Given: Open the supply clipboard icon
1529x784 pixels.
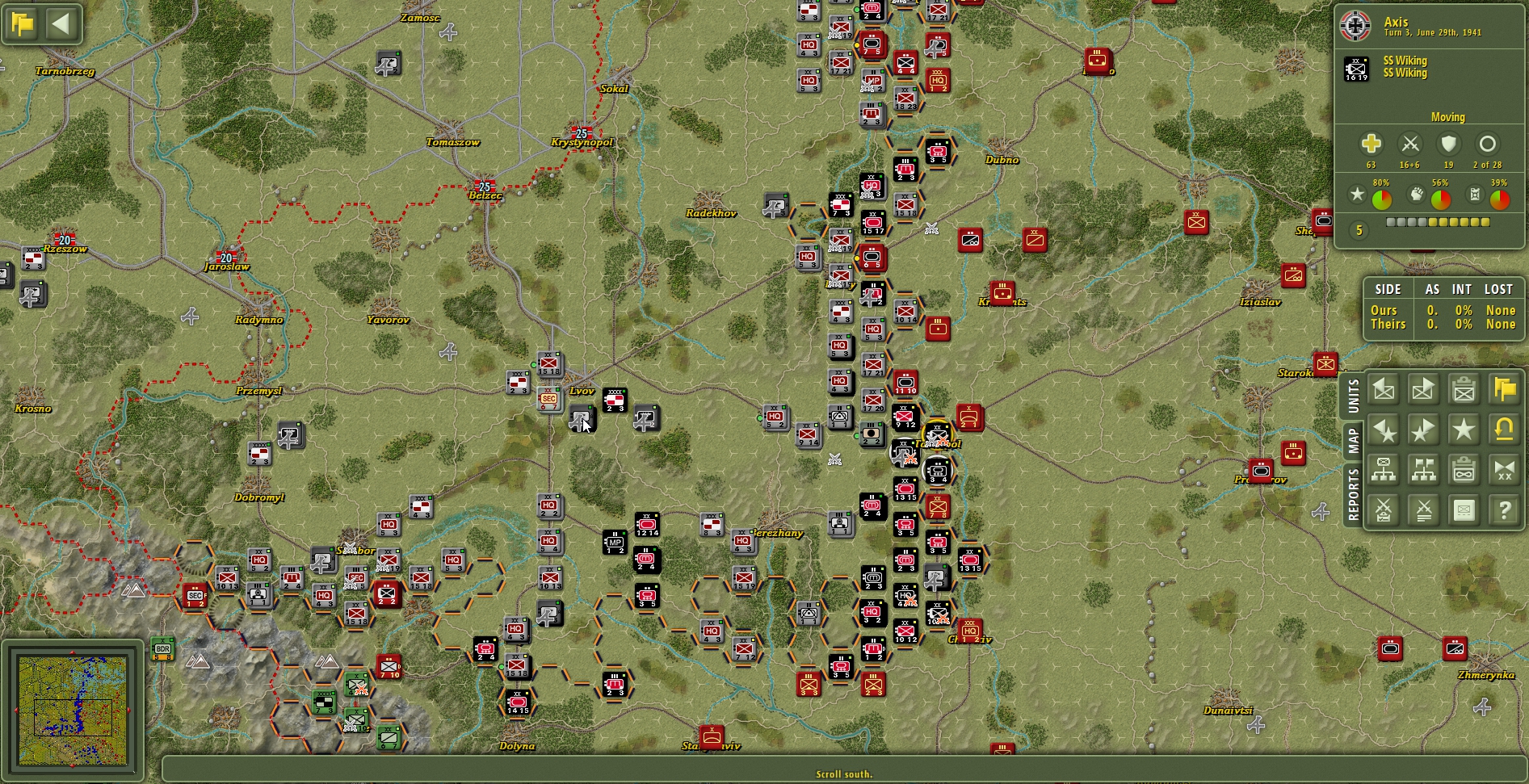Looking at the screenshot, I should tap(1464, 468).
